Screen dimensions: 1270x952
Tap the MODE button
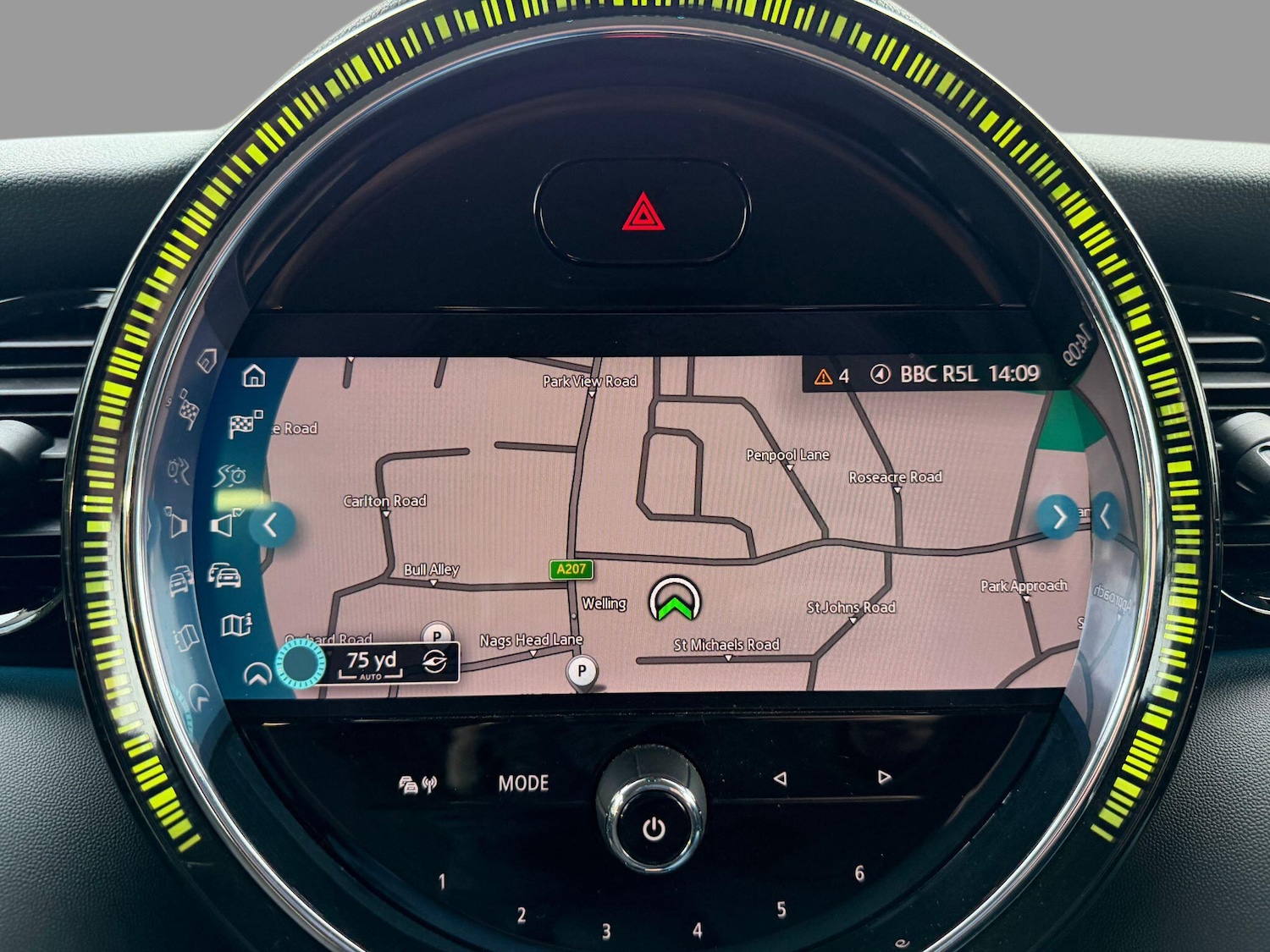click(x=523, y=784)
